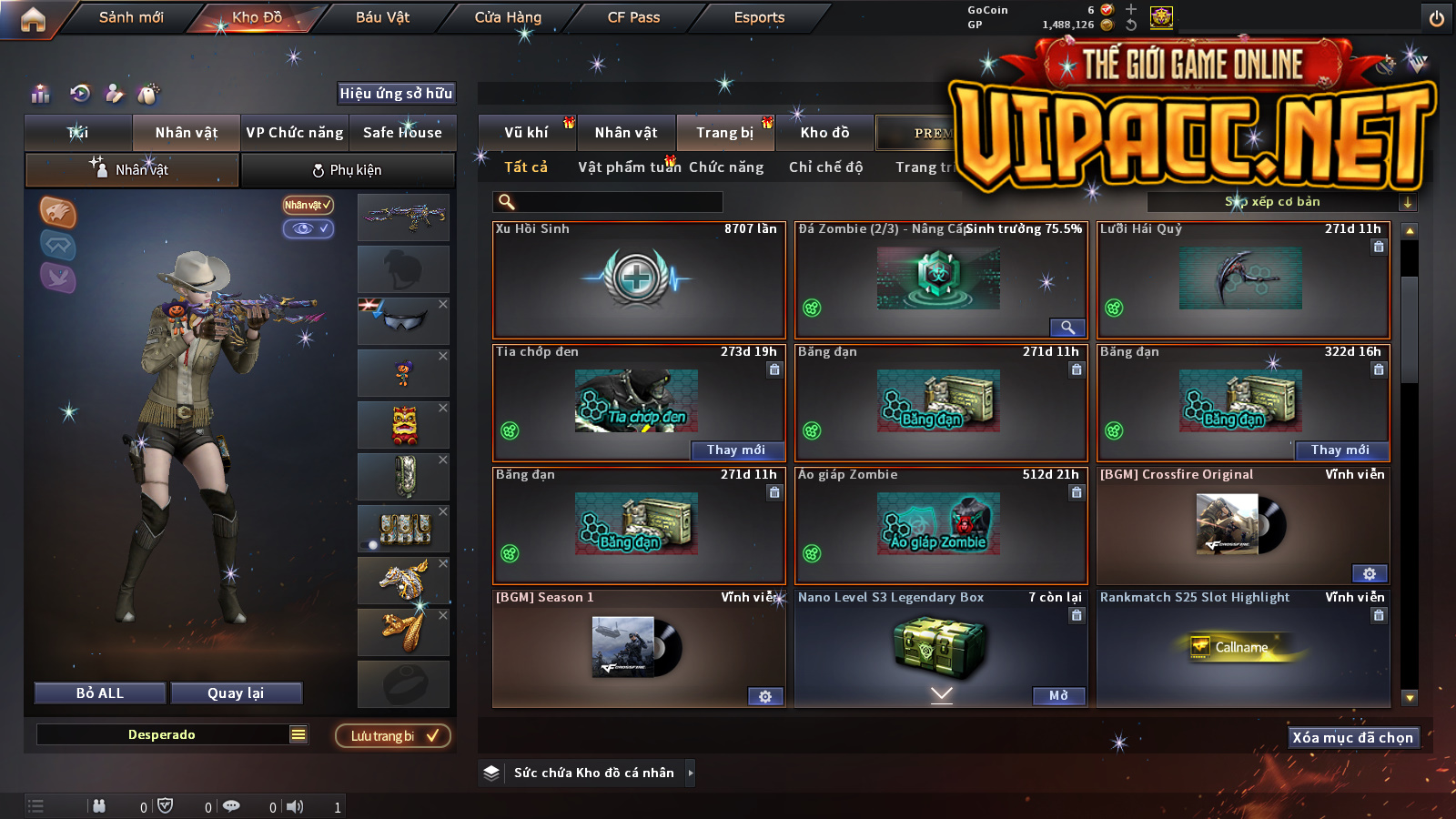Open the Sảnh mới tab

coord(131,17)
